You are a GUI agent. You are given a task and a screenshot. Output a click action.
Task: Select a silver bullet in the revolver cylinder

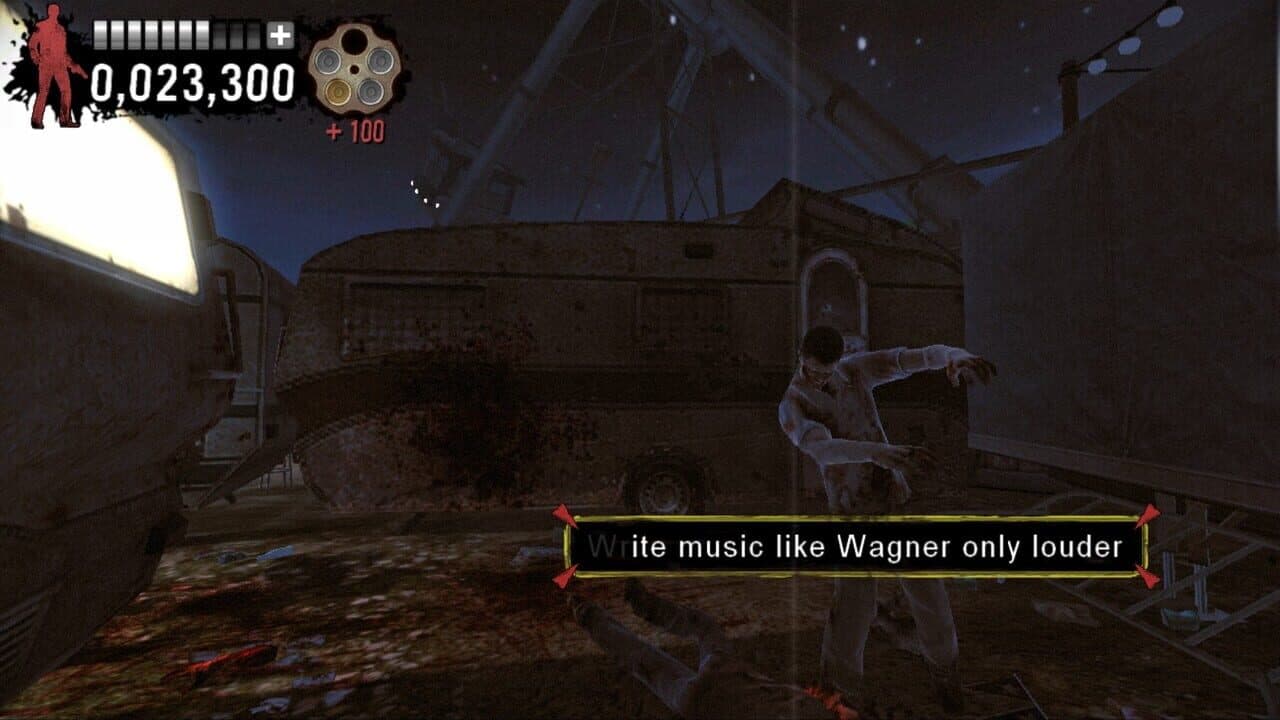[327, 61]
